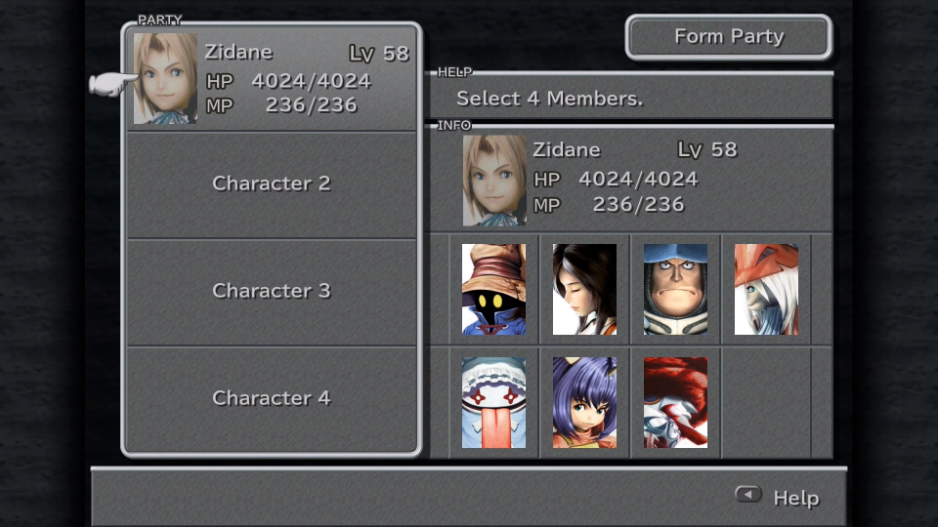Select the Character 3 party slot
The height and width of the screenshot is (527, 938).
(x=271, y=291)
